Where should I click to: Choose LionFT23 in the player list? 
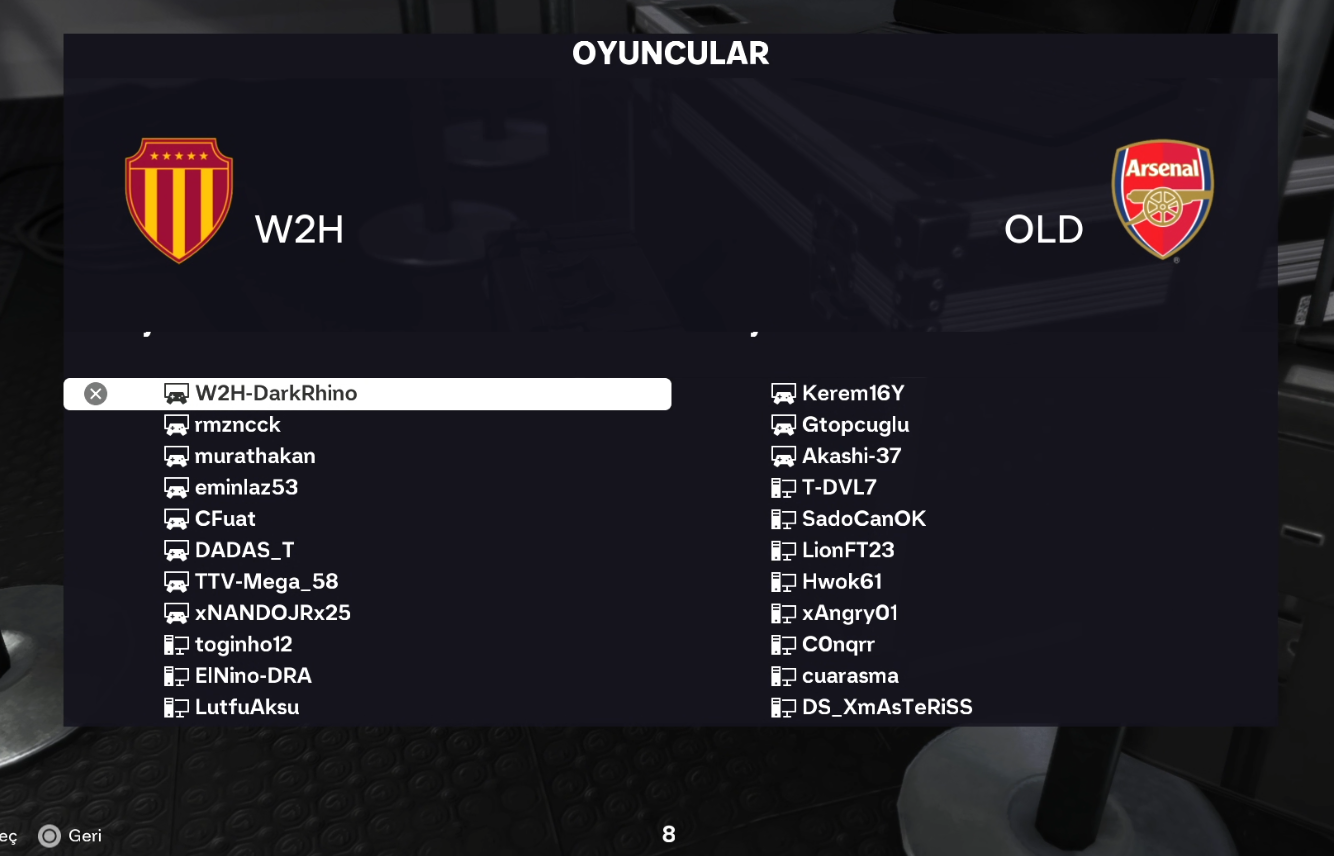point(848,551)
